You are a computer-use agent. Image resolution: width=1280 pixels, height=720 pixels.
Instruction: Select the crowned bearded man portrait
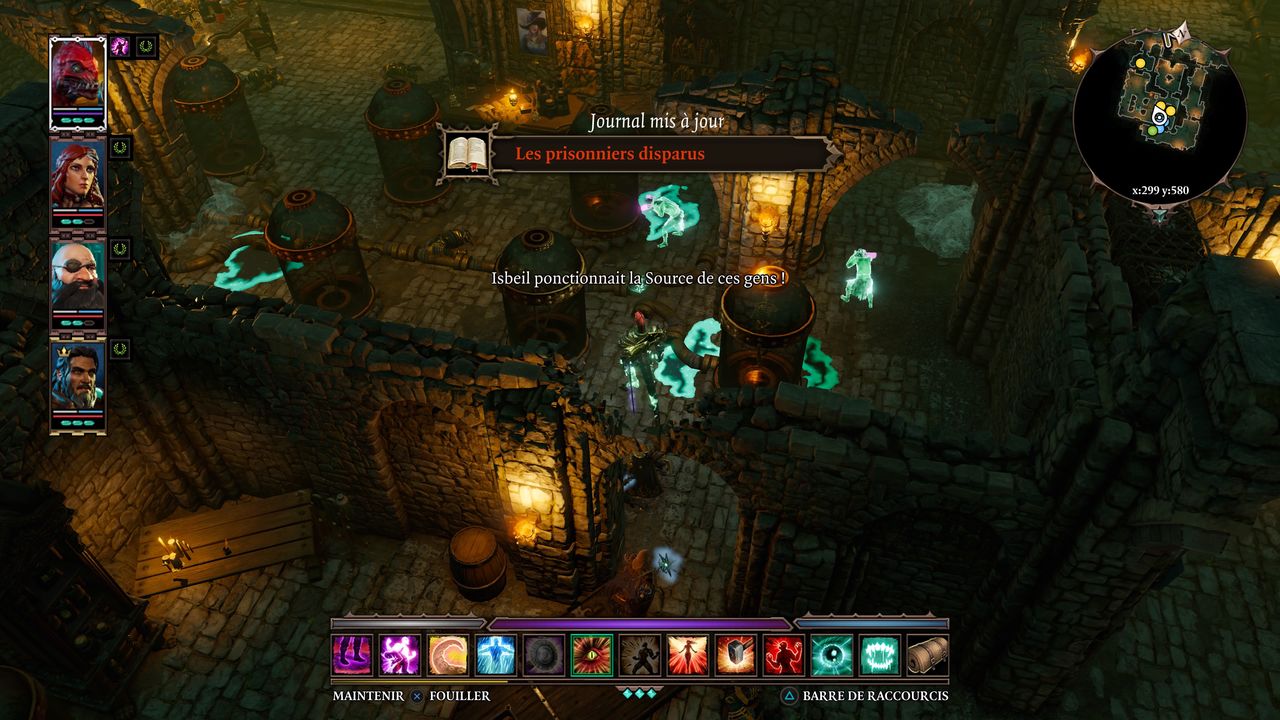pyautogui.click(x=77, y=378)
